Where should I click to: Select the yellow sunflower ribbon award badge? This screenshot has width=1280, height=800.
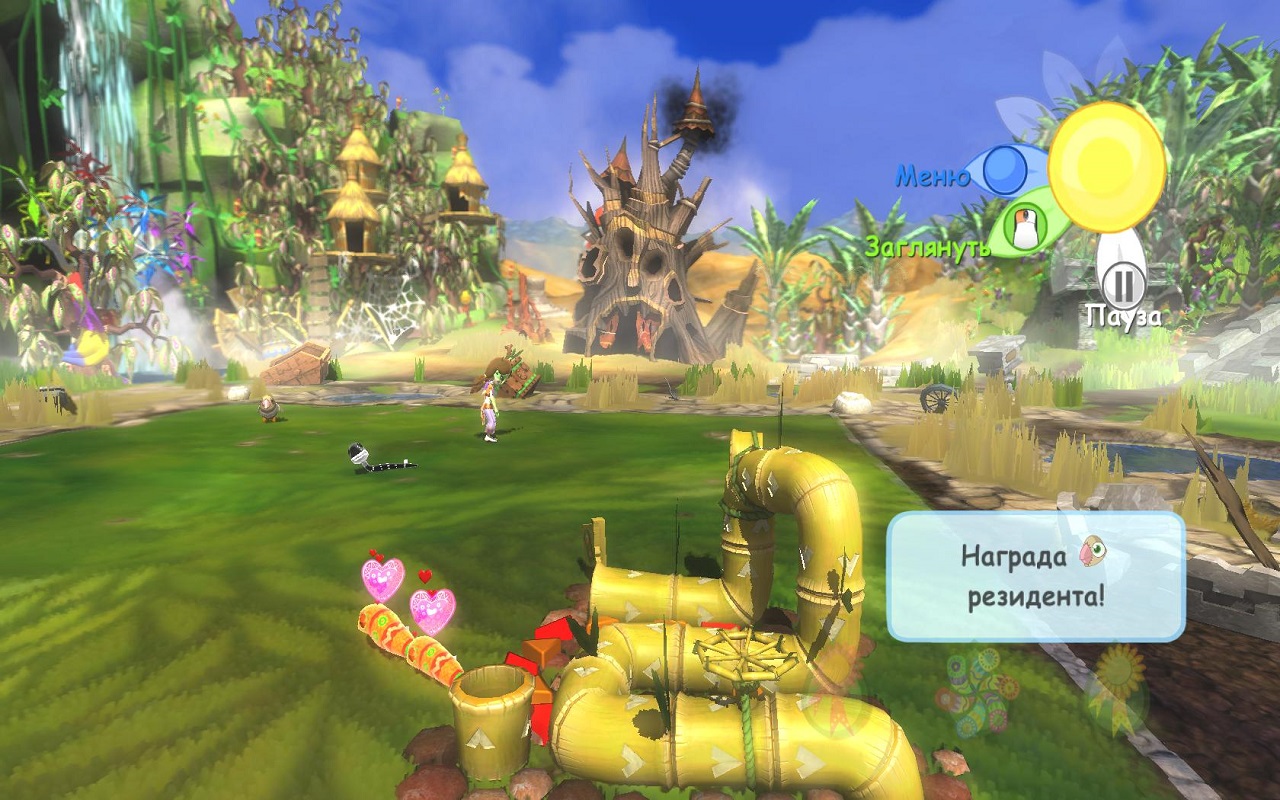pos(1118,688)
